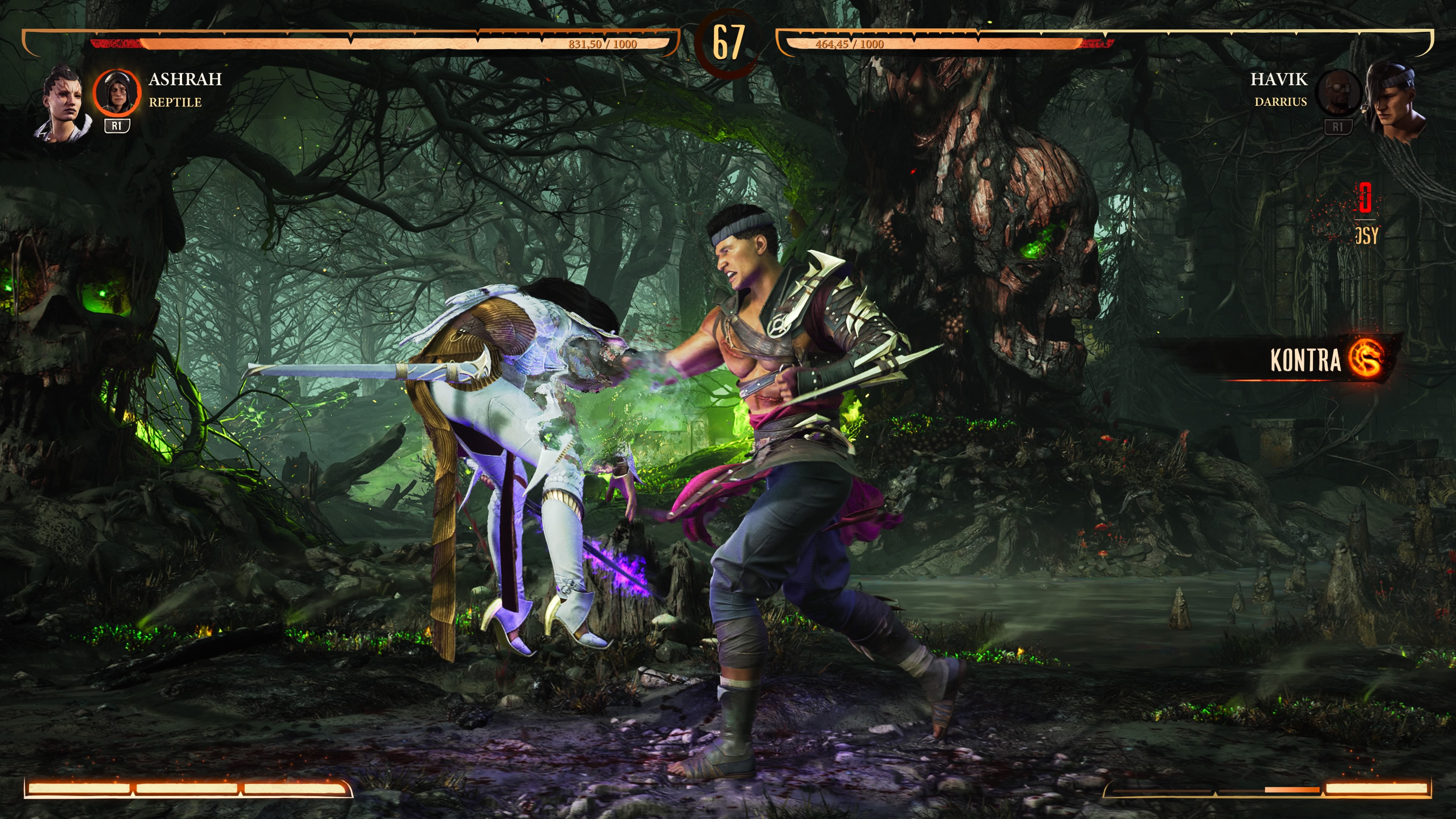This screenshot has width=1456, height=819.
Task: Select the Reptile Kameo portrait icon
Action: pos(116,92)
